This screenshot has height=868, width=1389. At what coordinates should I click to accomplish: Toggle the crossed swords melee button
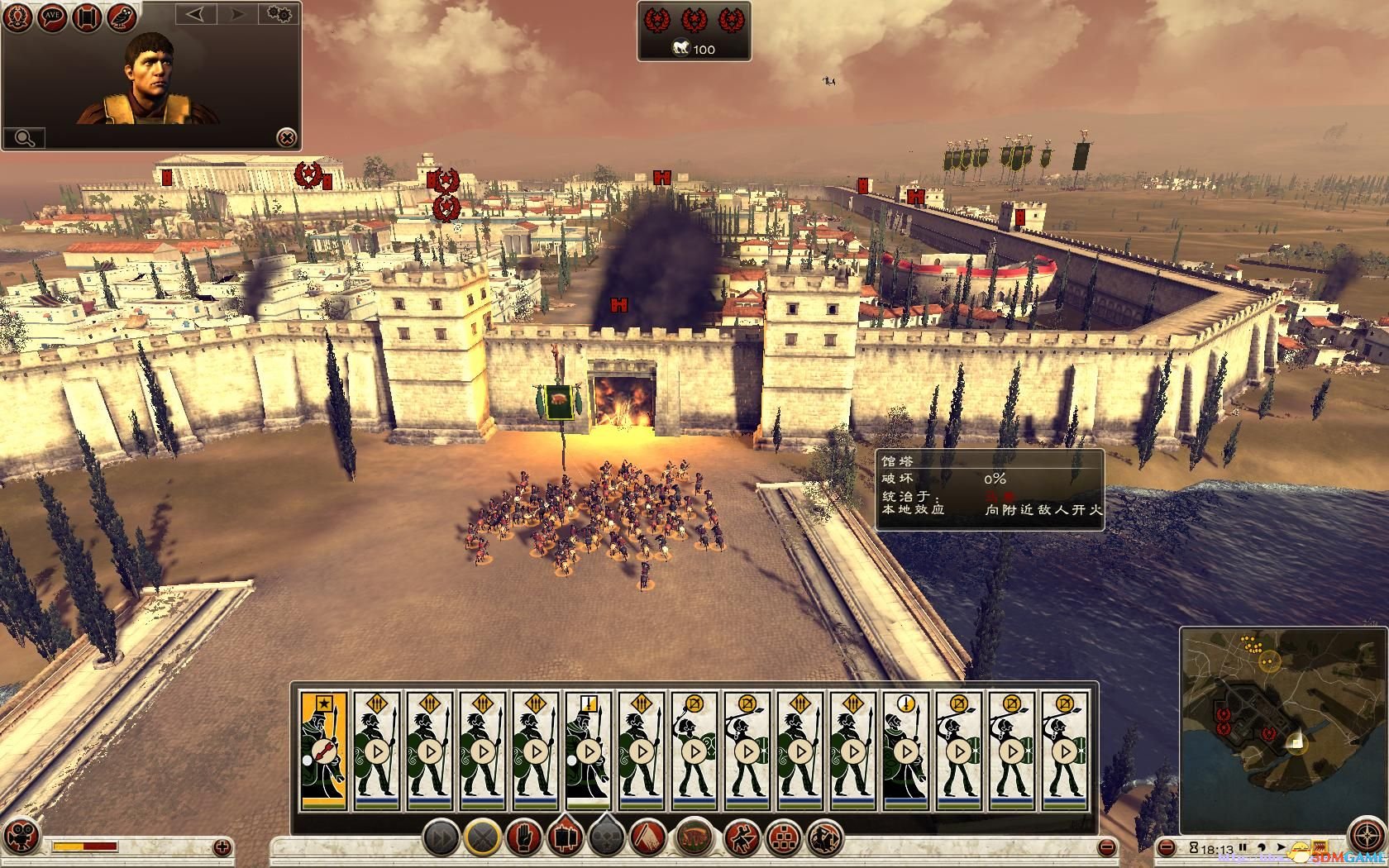point(482,838)
